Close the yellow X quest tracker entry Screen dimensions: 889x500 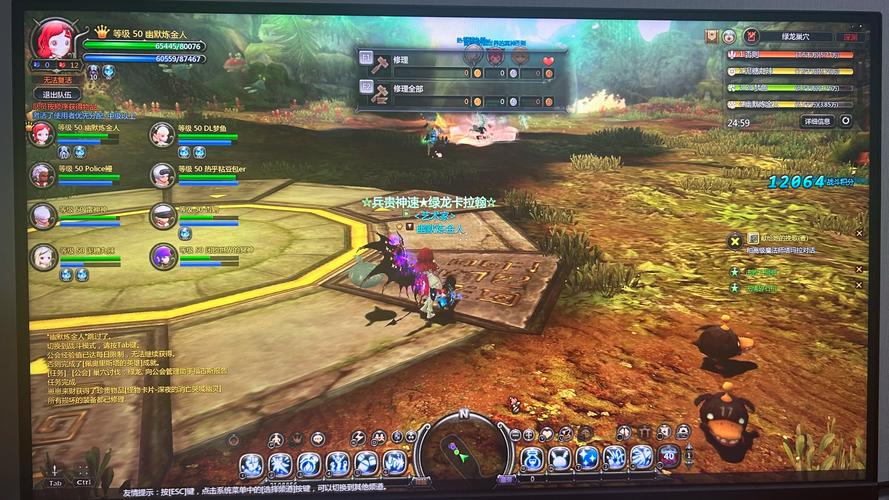[736, 240]
